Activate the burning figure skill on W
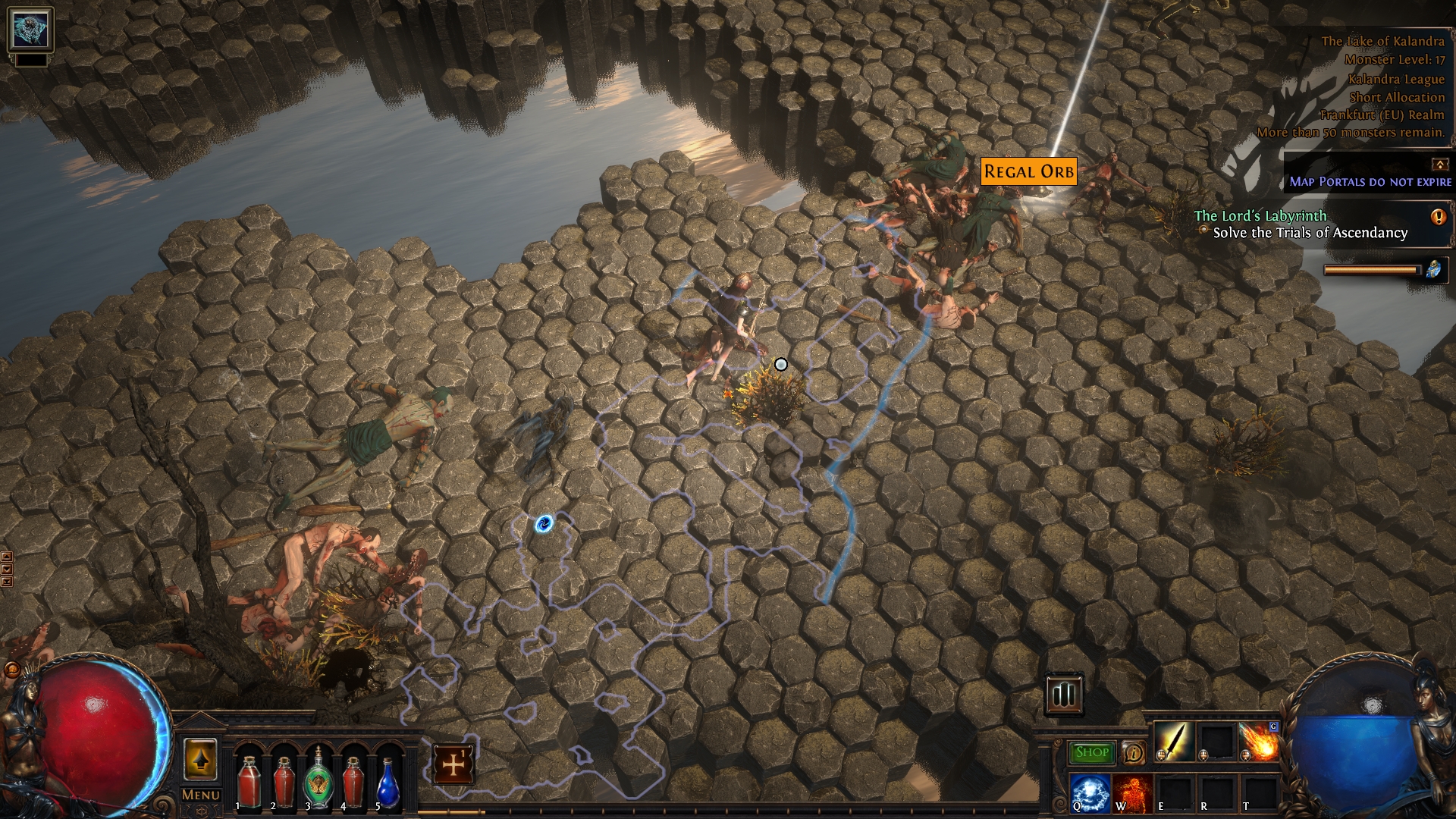The image size is (1456, 819). [x=1133, y=792]
